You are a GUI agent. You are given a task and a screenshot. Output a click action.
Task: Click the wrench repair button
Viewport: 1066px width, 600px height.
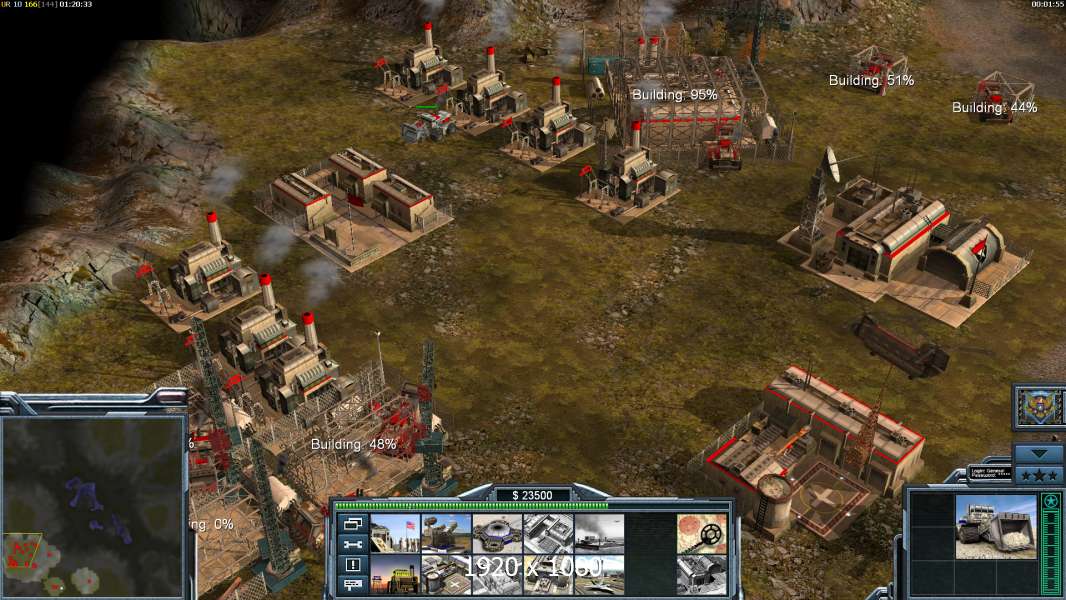click(352, 544)
